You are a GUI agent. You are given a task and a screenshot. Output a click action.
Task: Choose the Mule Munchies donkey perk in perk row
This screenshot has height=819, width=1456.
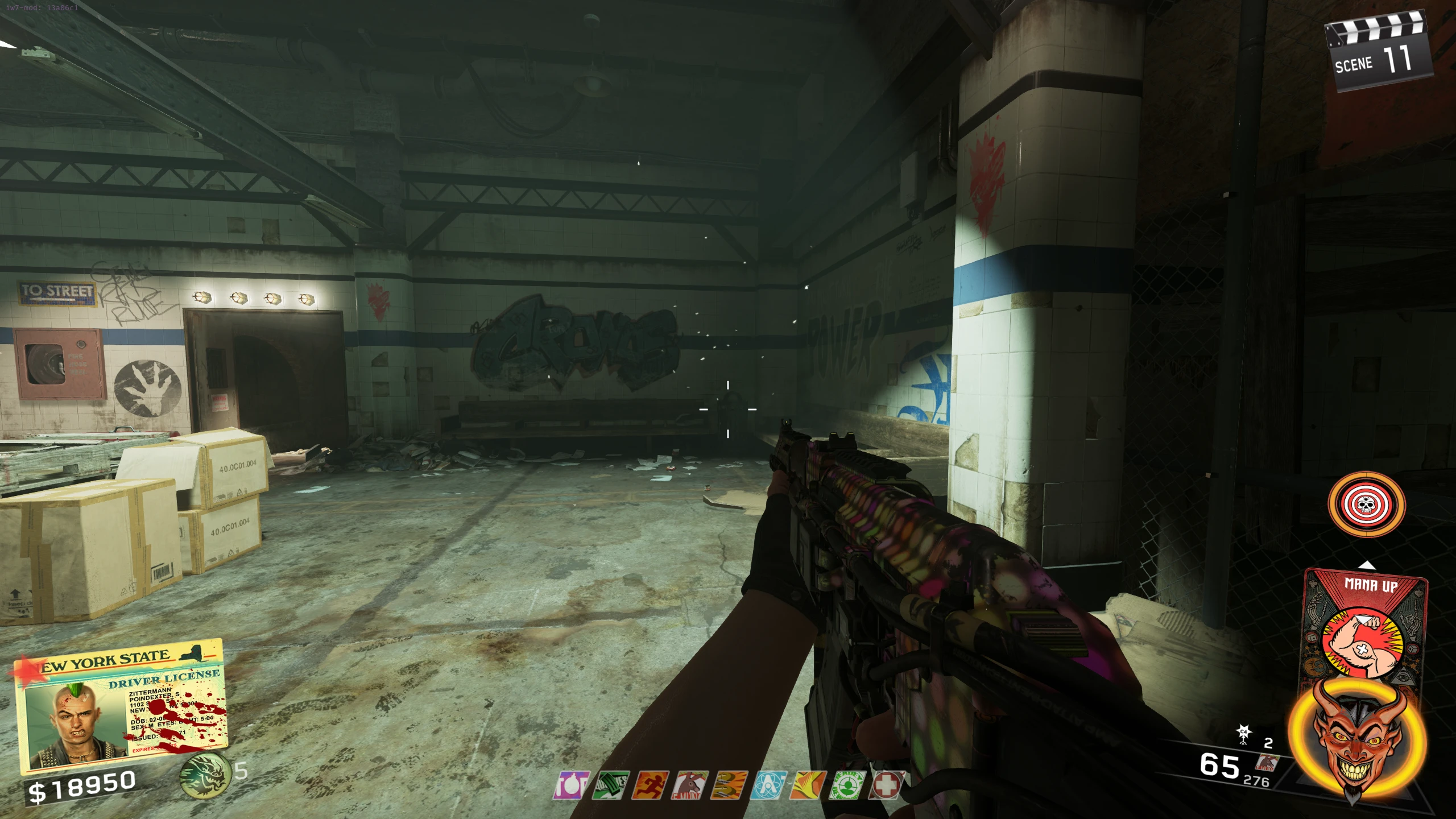[x=689, y=785]
